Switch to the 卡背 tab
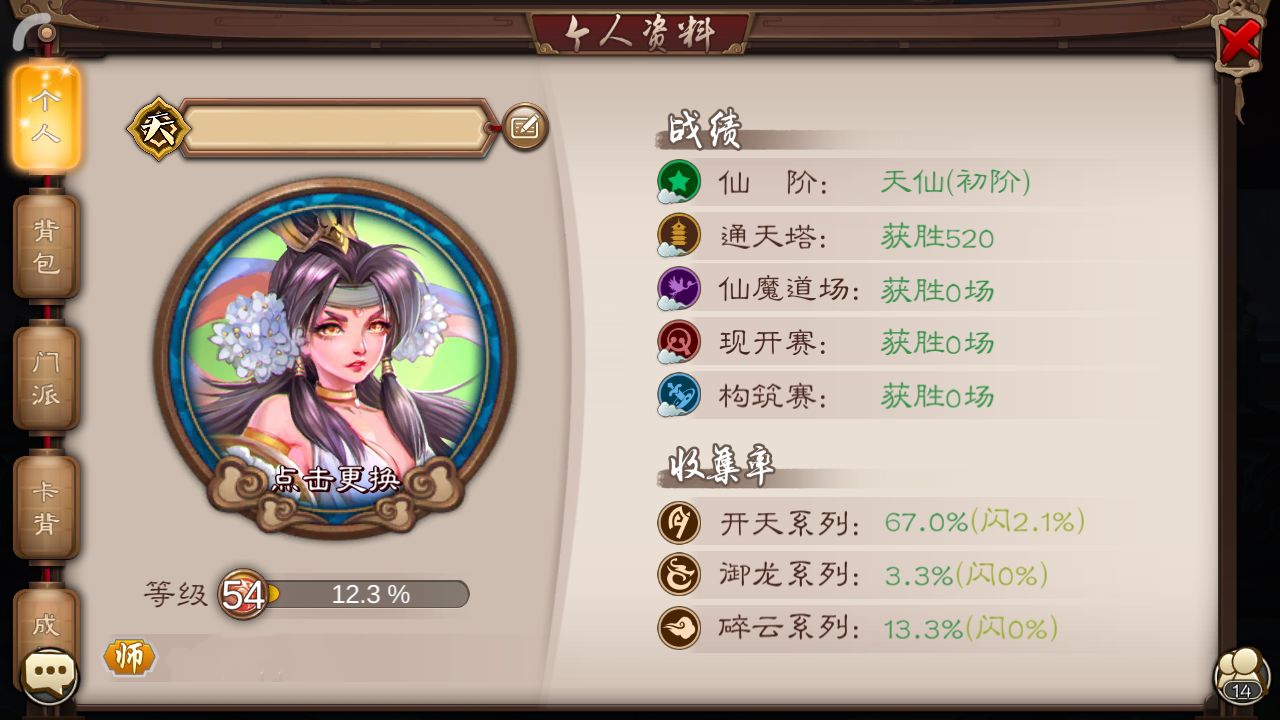 tap(46, 503)
